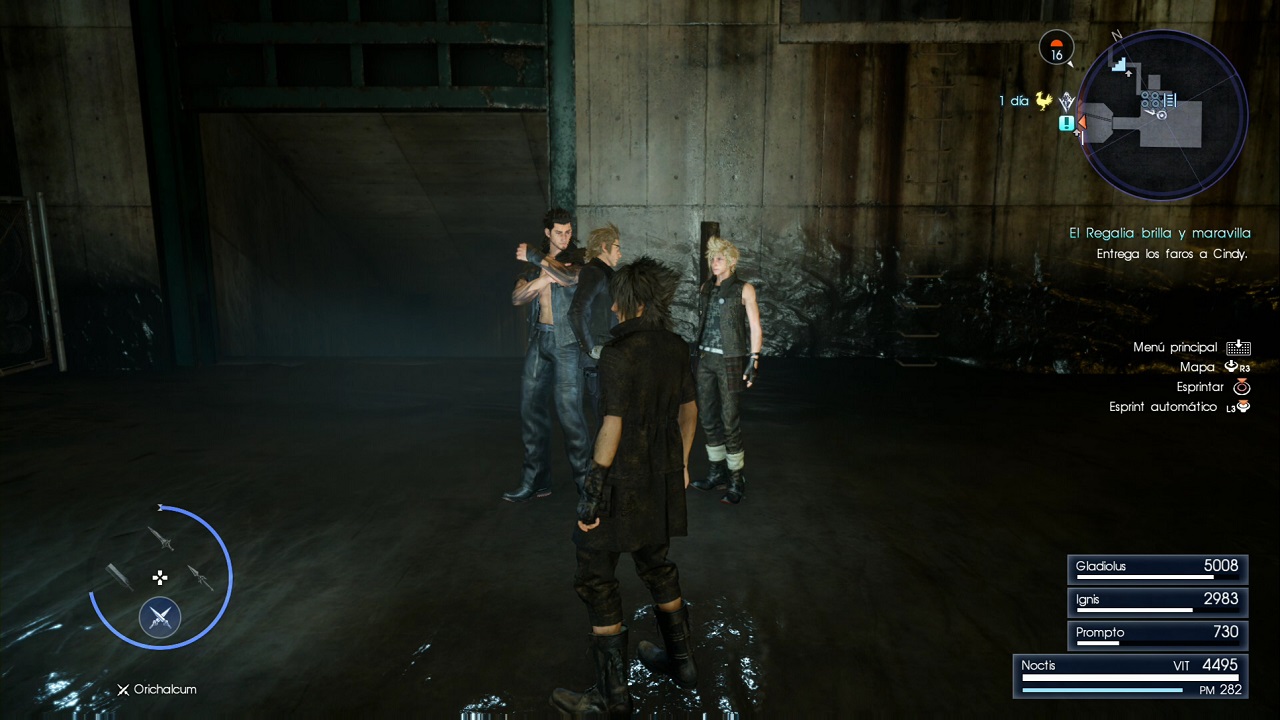Screen dimensions: 1280x720
Task: Select the yellow chocobo rental icon
Action: coord(1044,101)
